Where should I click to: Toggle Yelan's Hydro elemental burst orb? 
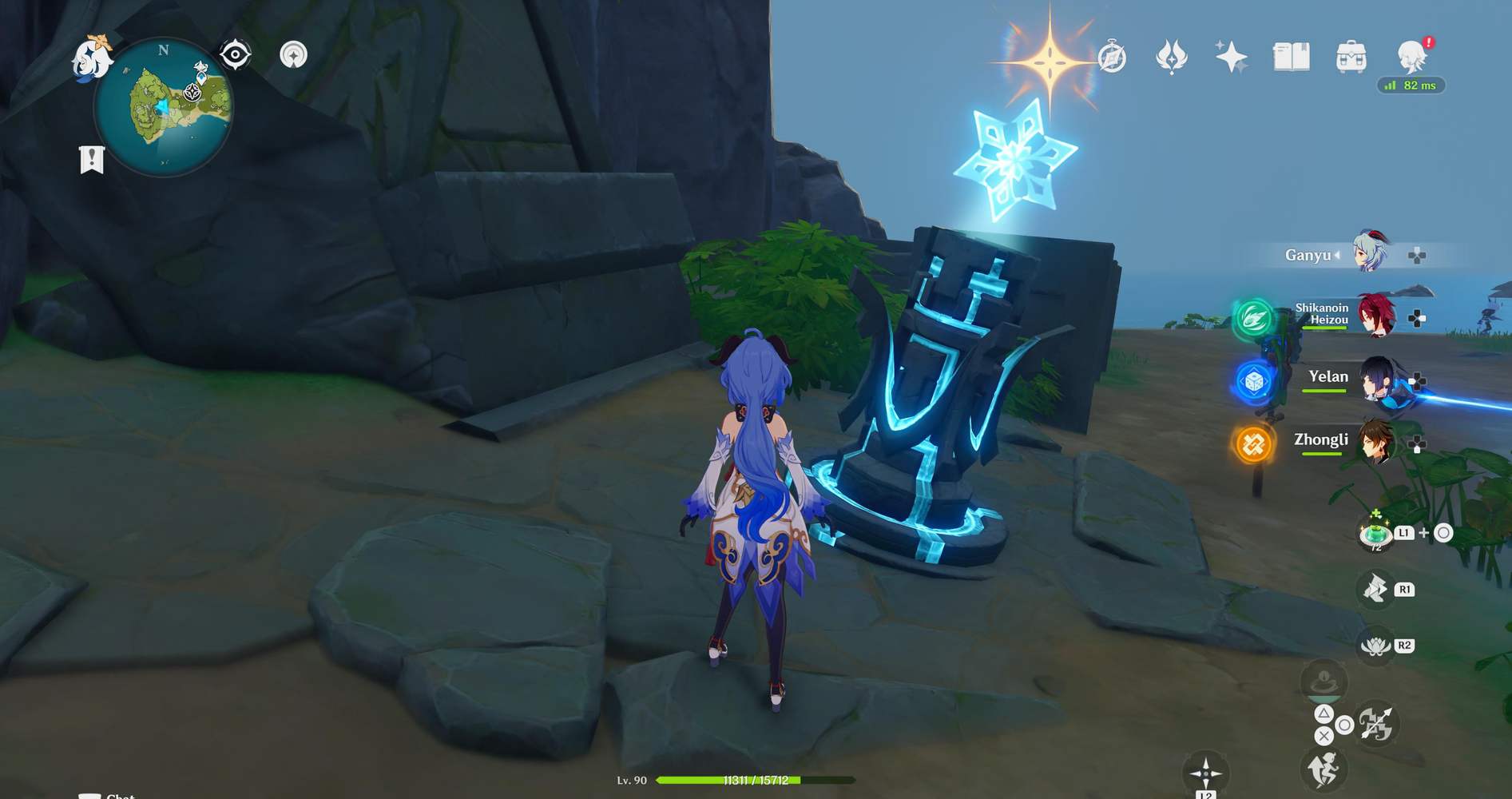point(1253,381)
